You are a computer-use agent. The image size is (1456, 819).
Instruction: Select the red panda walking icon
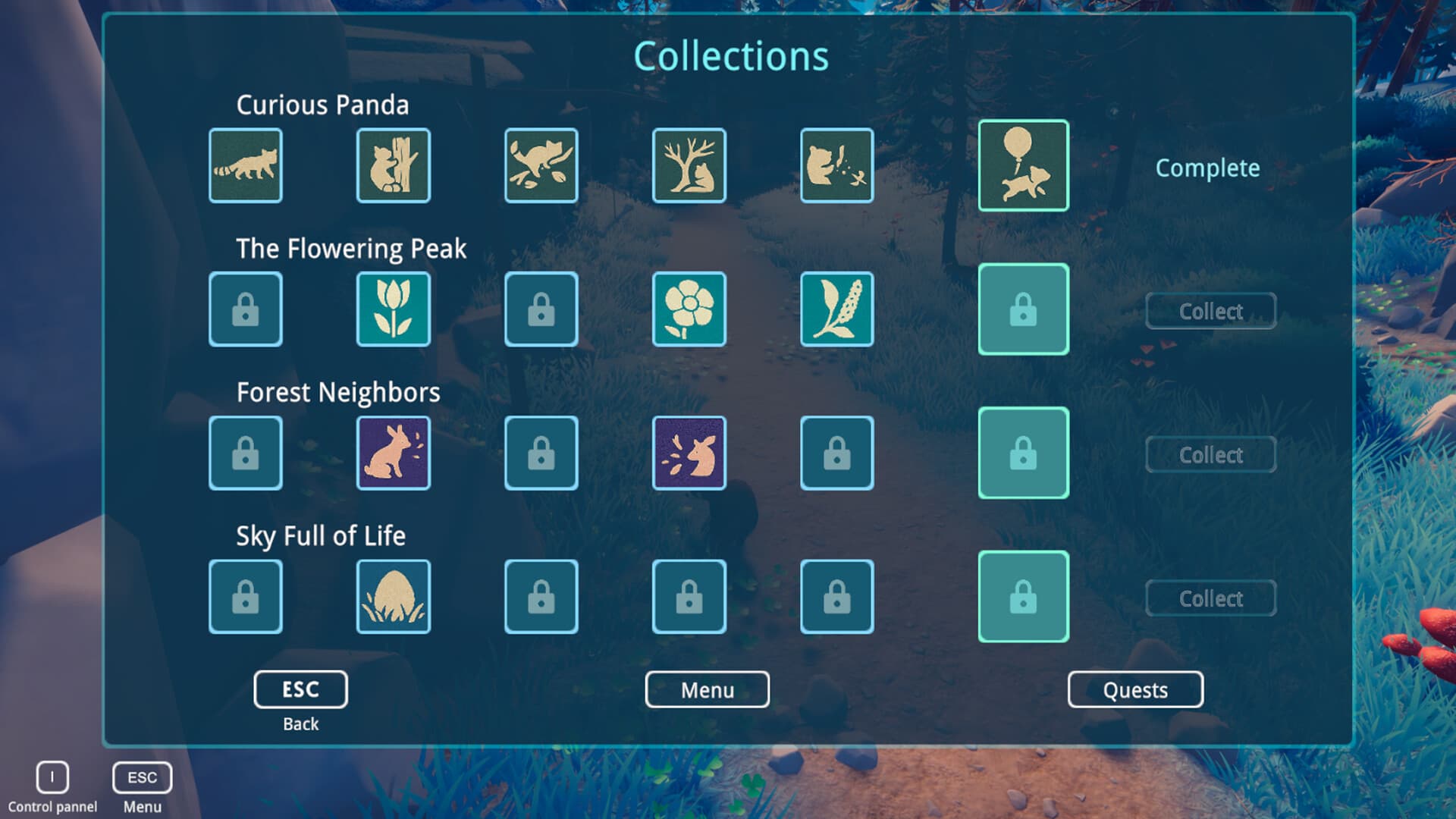pos(245,166)
